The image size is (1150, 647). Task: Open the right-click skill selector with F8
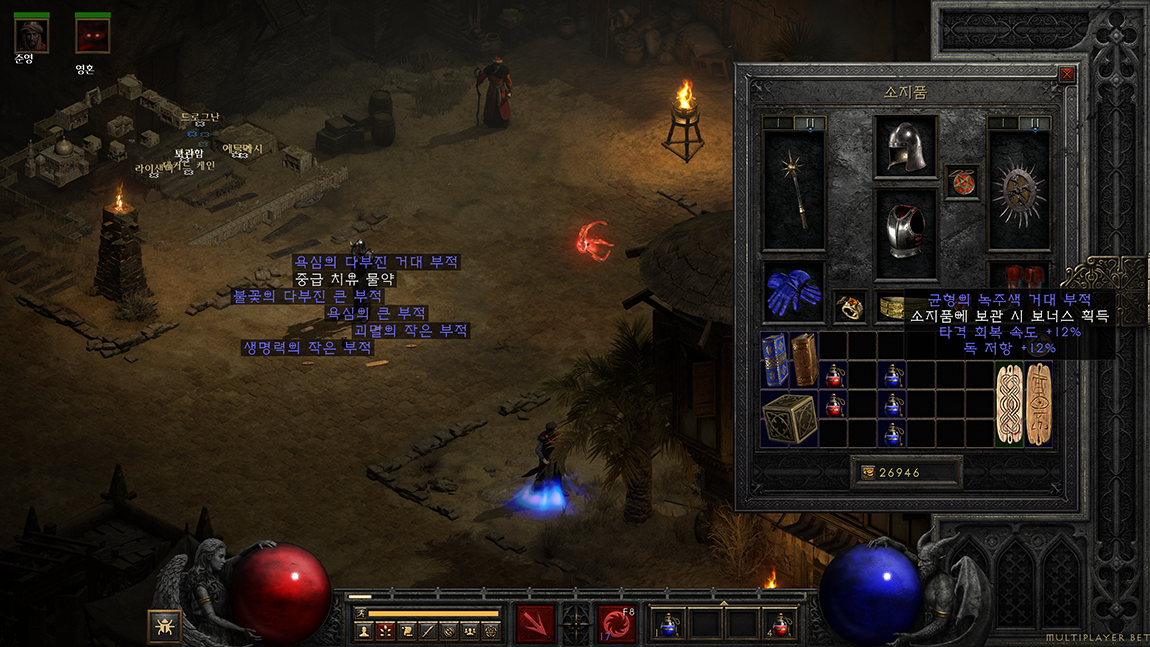616,623
